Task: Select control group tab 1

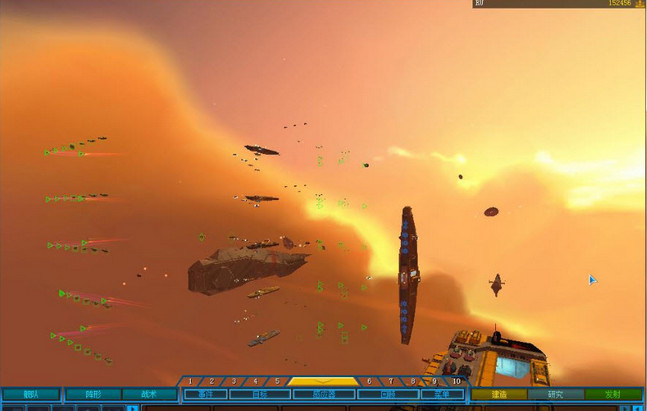Action: point(189,381)
